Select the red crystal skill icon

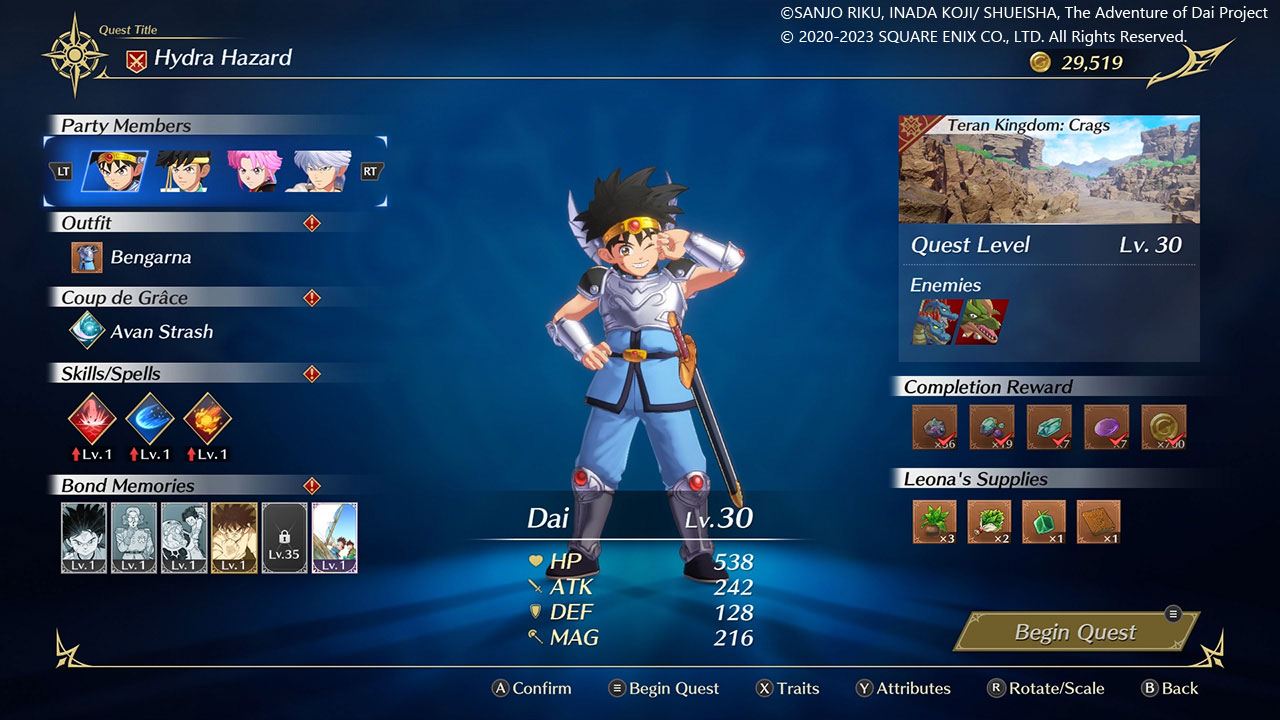coord(93,417)
